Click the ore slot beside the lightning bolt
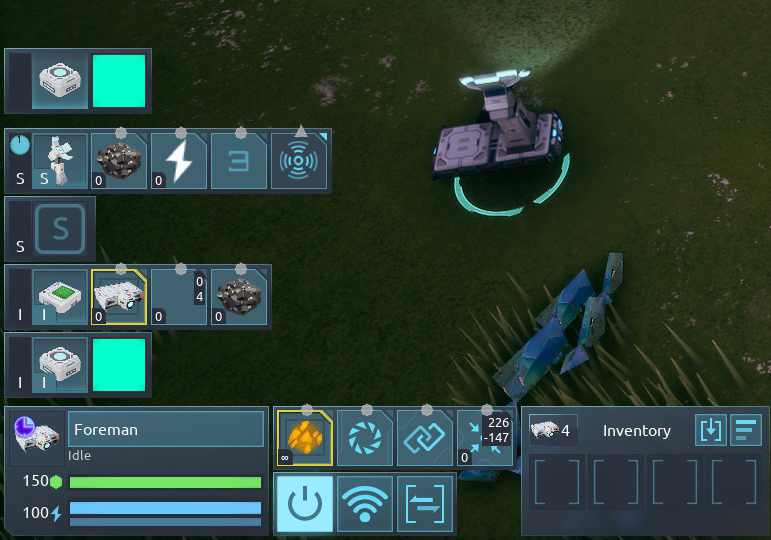This screenshot has height=540, width=771. 119,160
